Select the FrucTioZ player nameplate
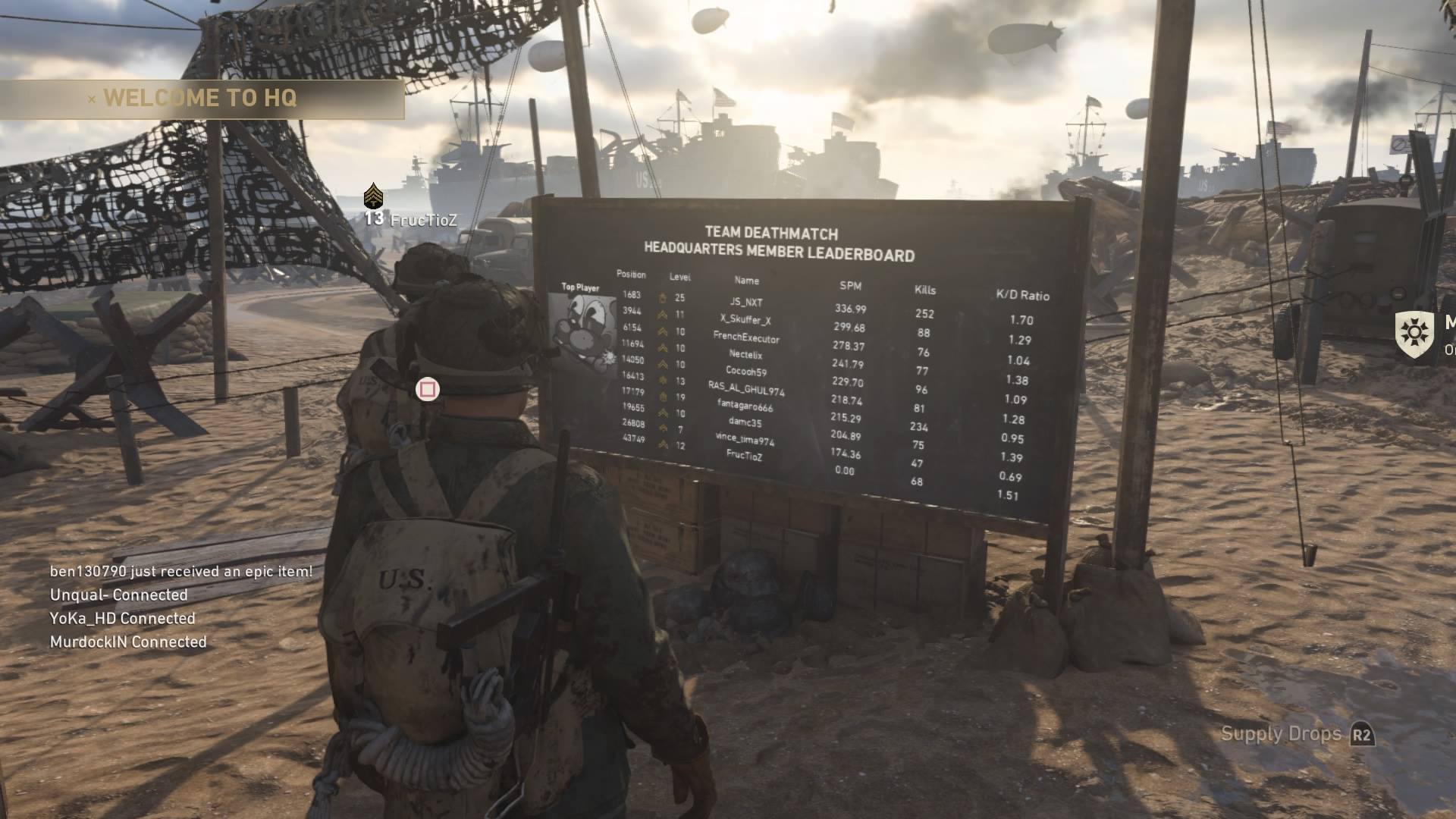 423,220
